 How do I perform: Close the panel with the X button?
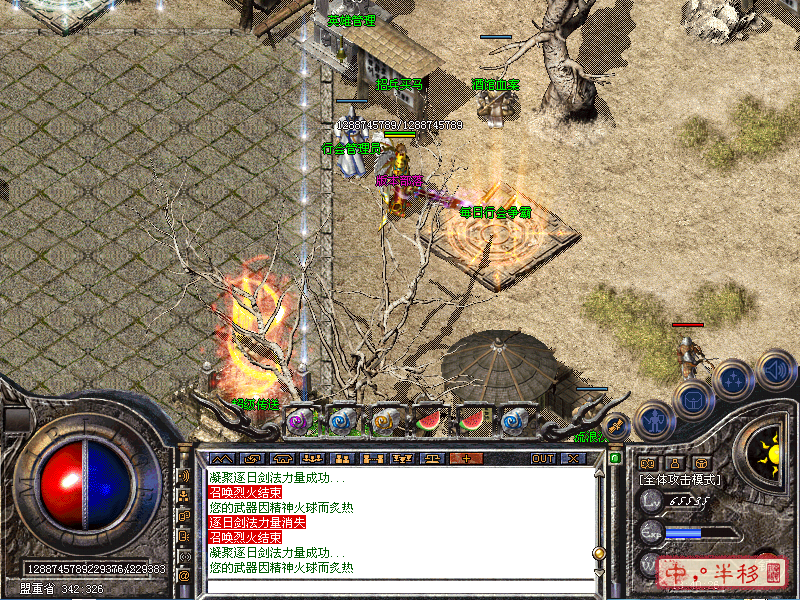[572, 458]
